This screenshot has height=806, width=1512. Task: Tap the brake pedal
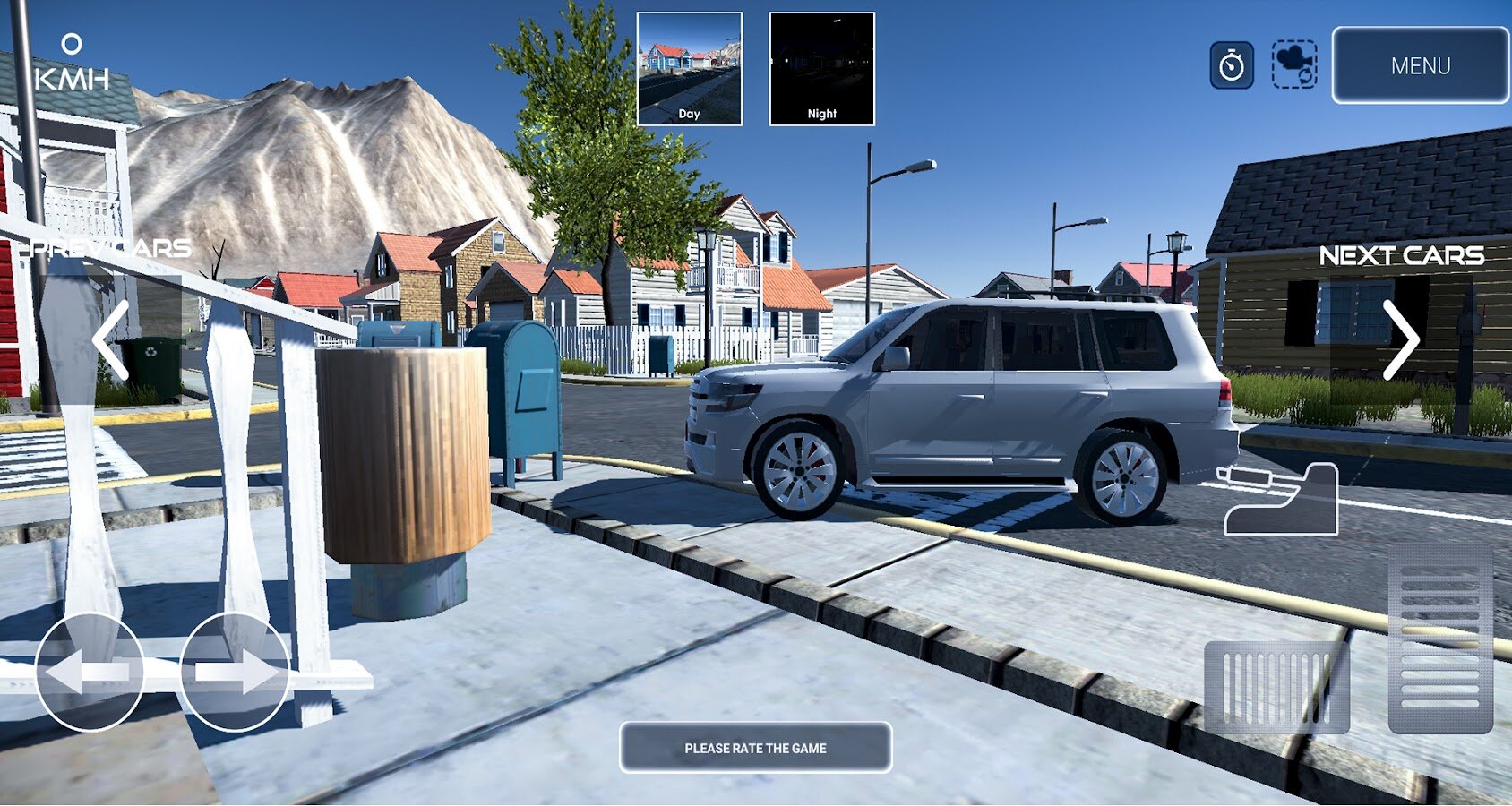click(1276, 687)
